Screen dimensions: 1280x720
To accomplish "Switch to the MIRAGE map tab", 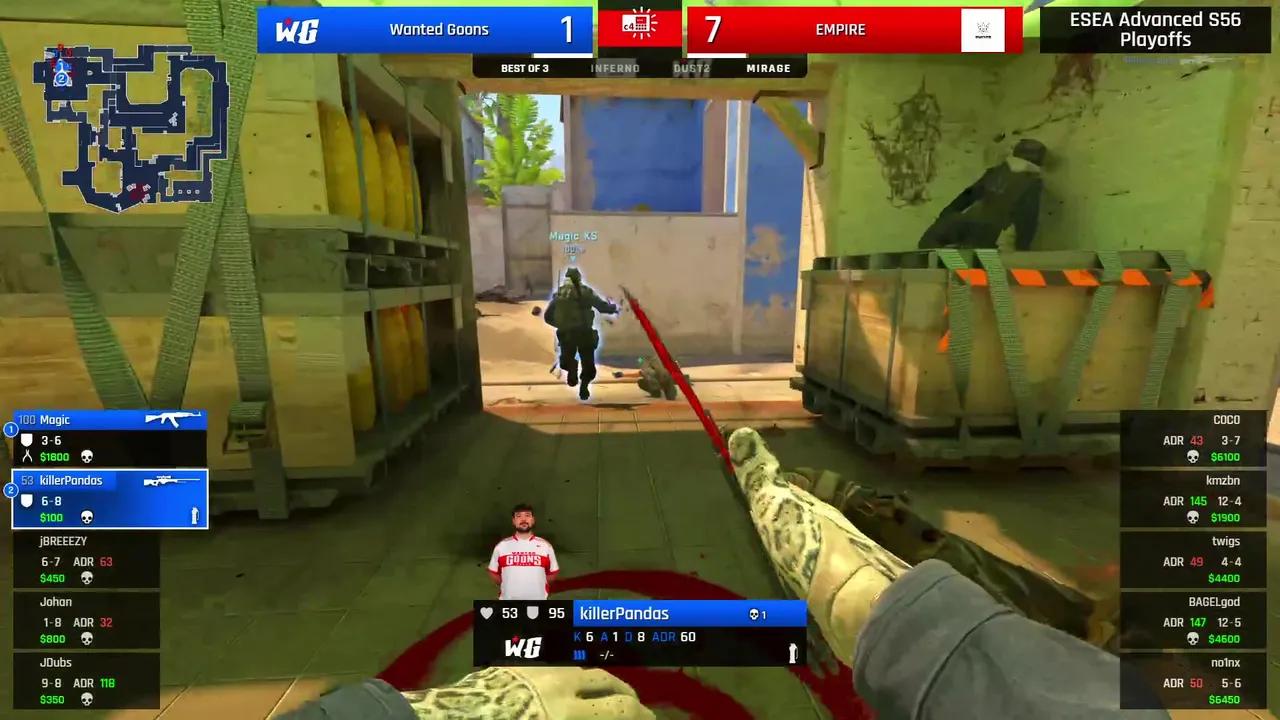I will pos(768,68).
